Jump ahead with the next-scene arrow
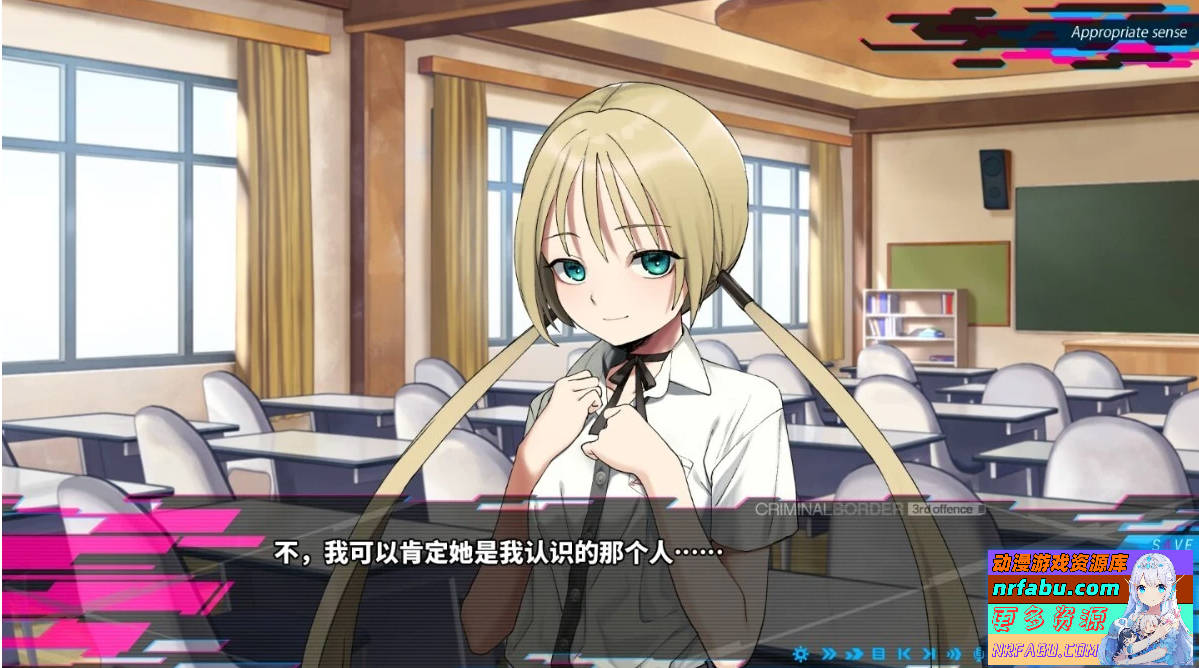1199x668 pixels. (x=929, y=654)
